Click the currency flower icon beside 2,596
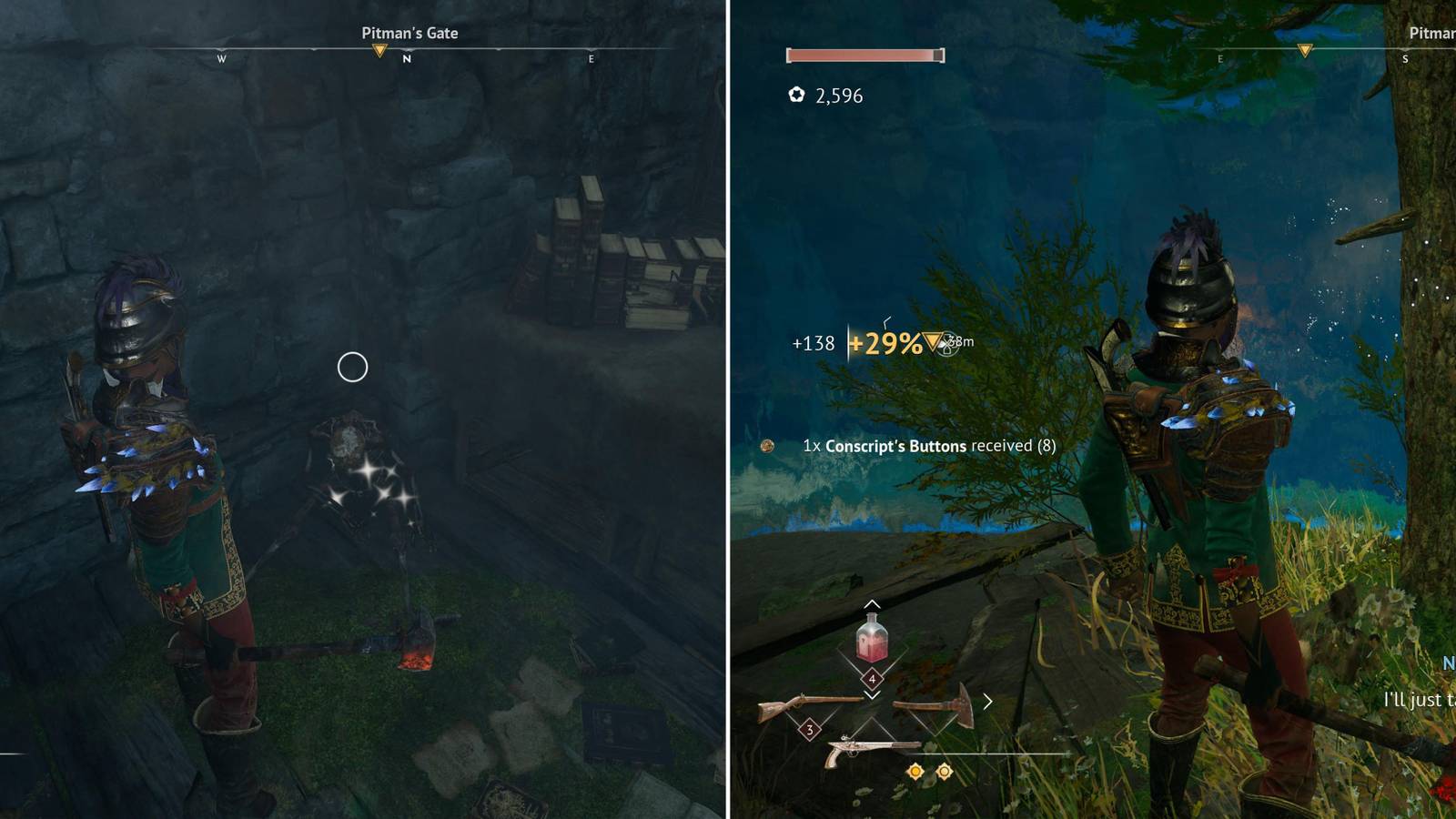The image size is (1456, 819). tap(795, 95)
